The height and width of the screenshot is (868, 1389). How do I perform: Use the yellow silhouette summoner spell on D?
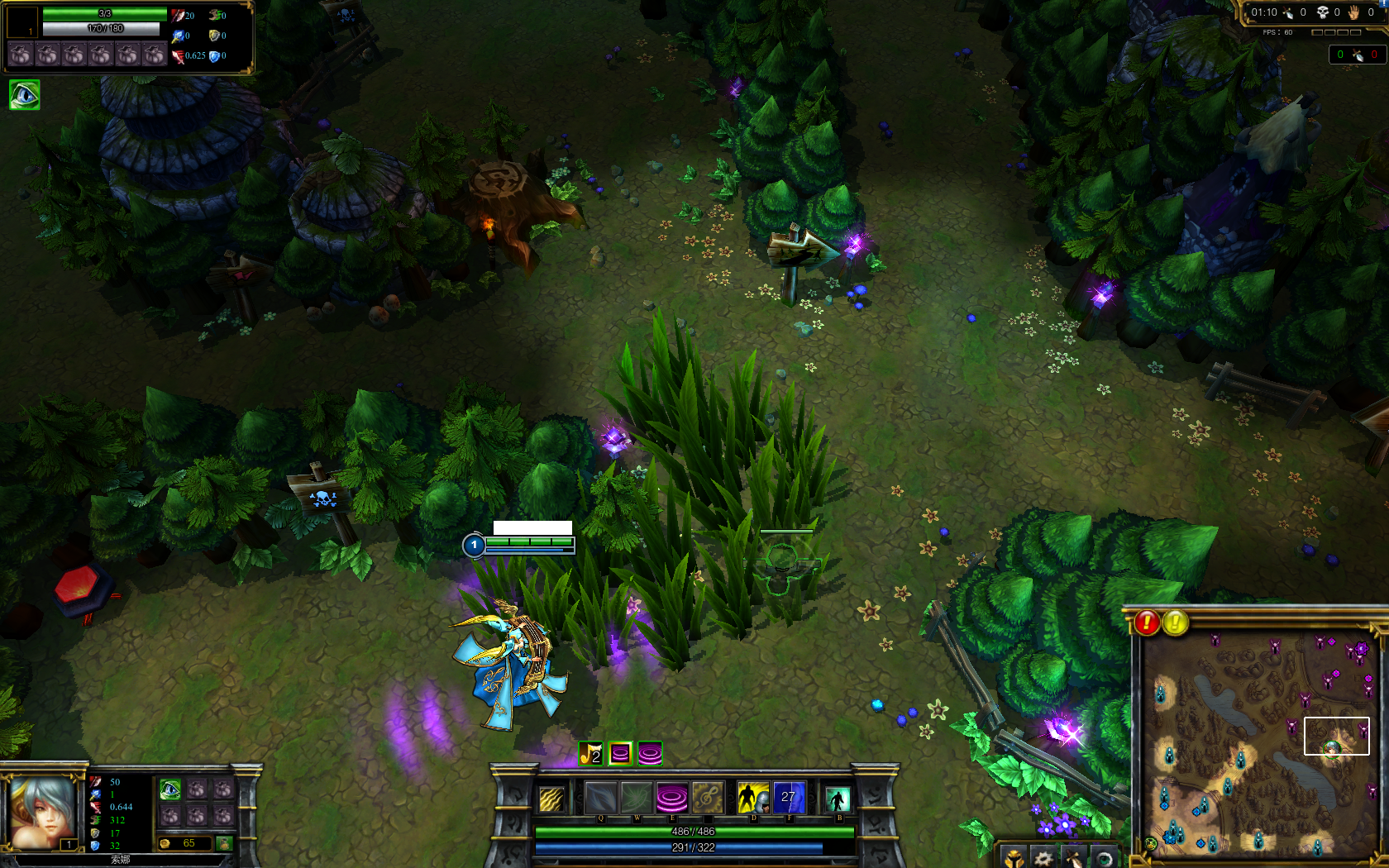point(753,799)
